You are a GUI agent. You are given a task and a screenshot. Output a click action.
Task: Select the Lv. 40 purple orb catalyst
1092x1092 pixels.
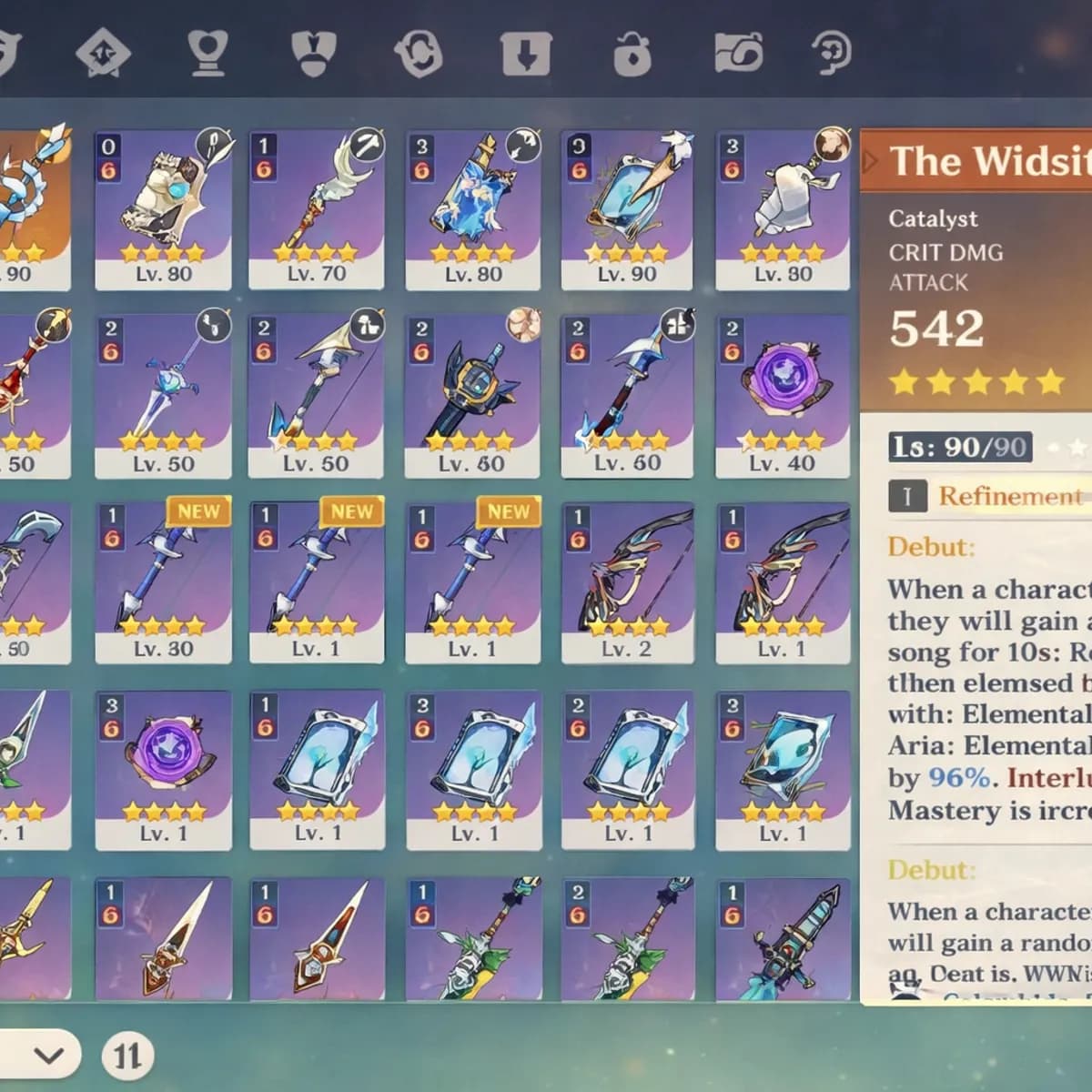783,396
